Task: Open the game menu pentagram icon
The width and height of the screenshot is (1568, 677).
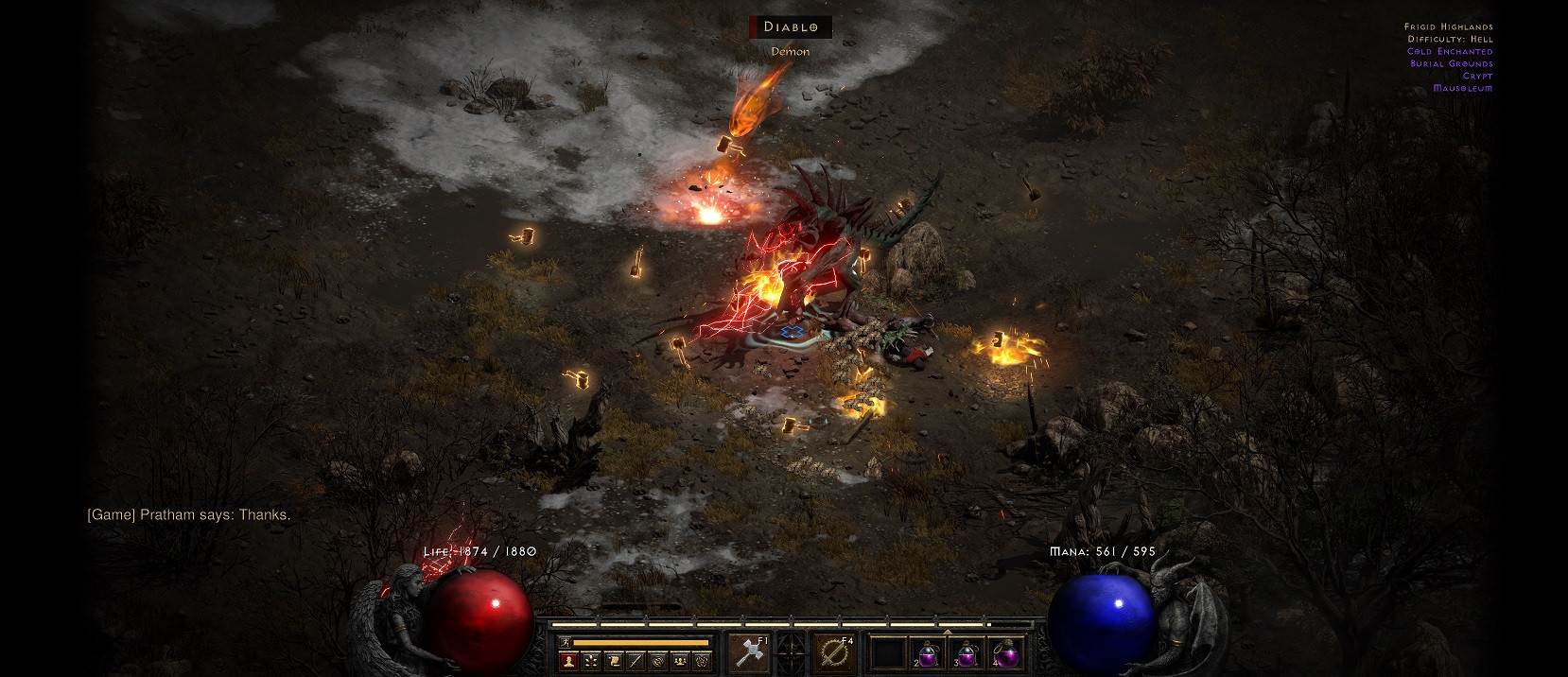Action: click(703, 661)
